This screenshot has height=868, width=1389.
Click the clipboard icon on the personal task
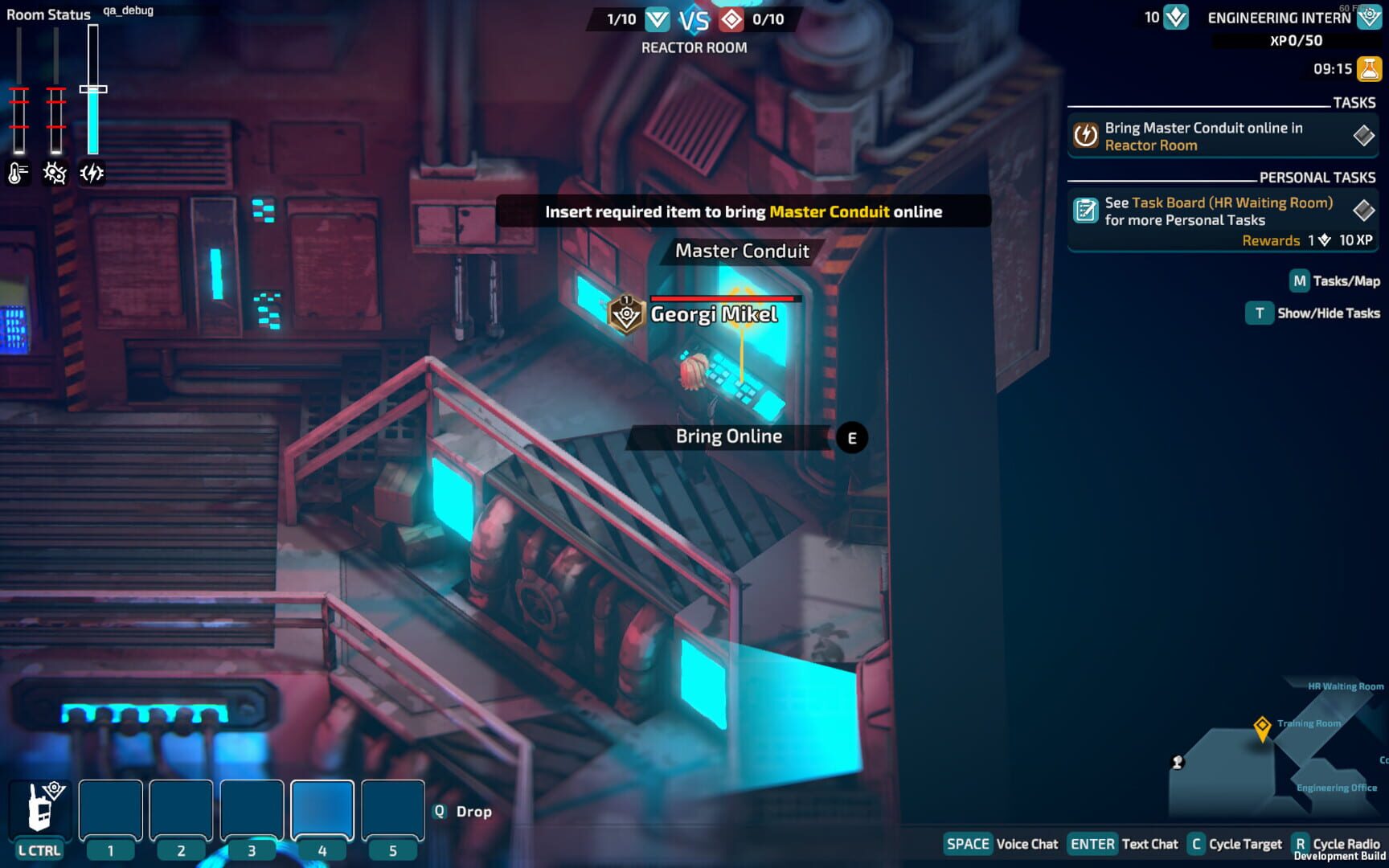pos(1087,211)
